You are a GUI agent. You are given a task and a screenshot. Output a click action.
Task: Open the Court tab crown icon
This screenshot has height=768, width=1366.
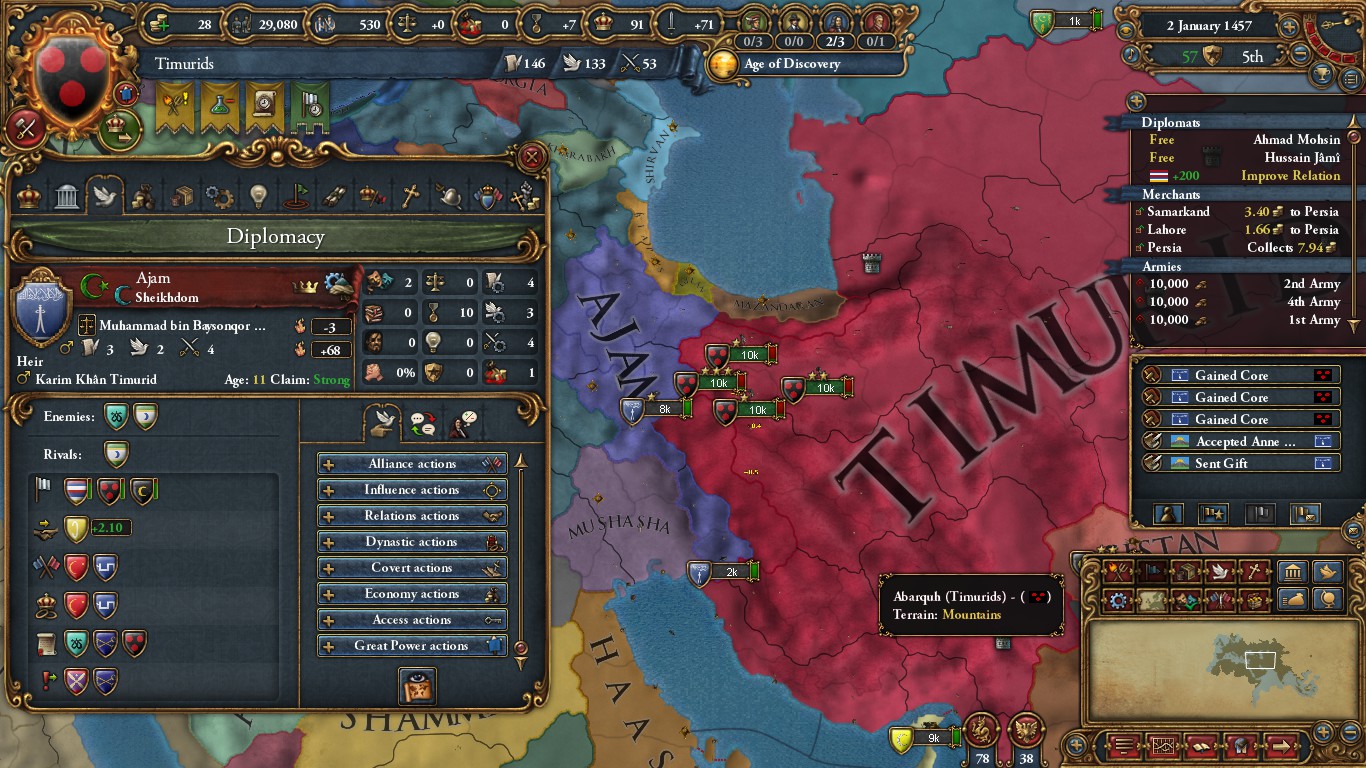[x=28, y=196]
